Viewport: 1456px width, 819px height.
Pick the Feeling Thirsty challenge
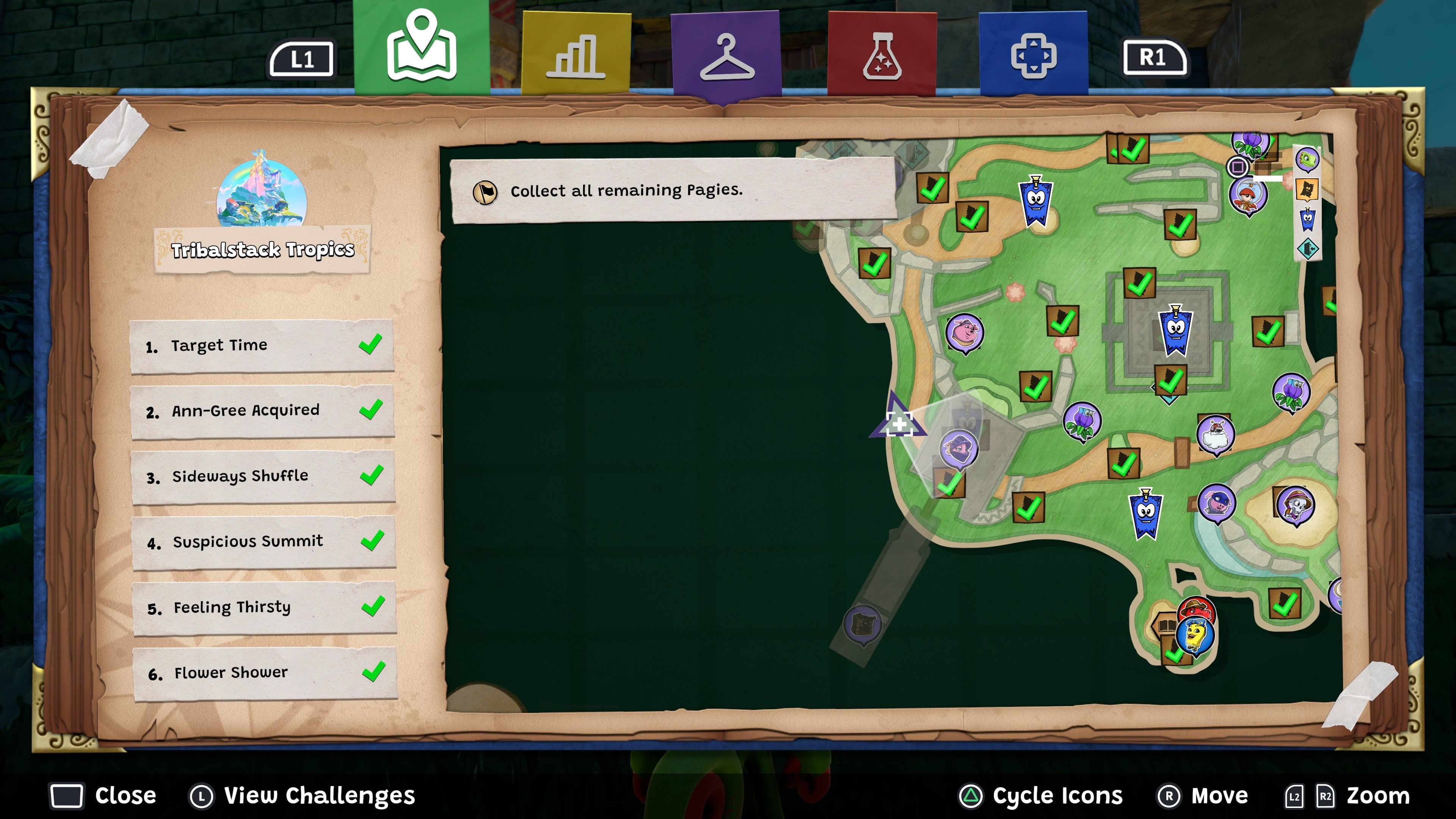coord(264,607)
